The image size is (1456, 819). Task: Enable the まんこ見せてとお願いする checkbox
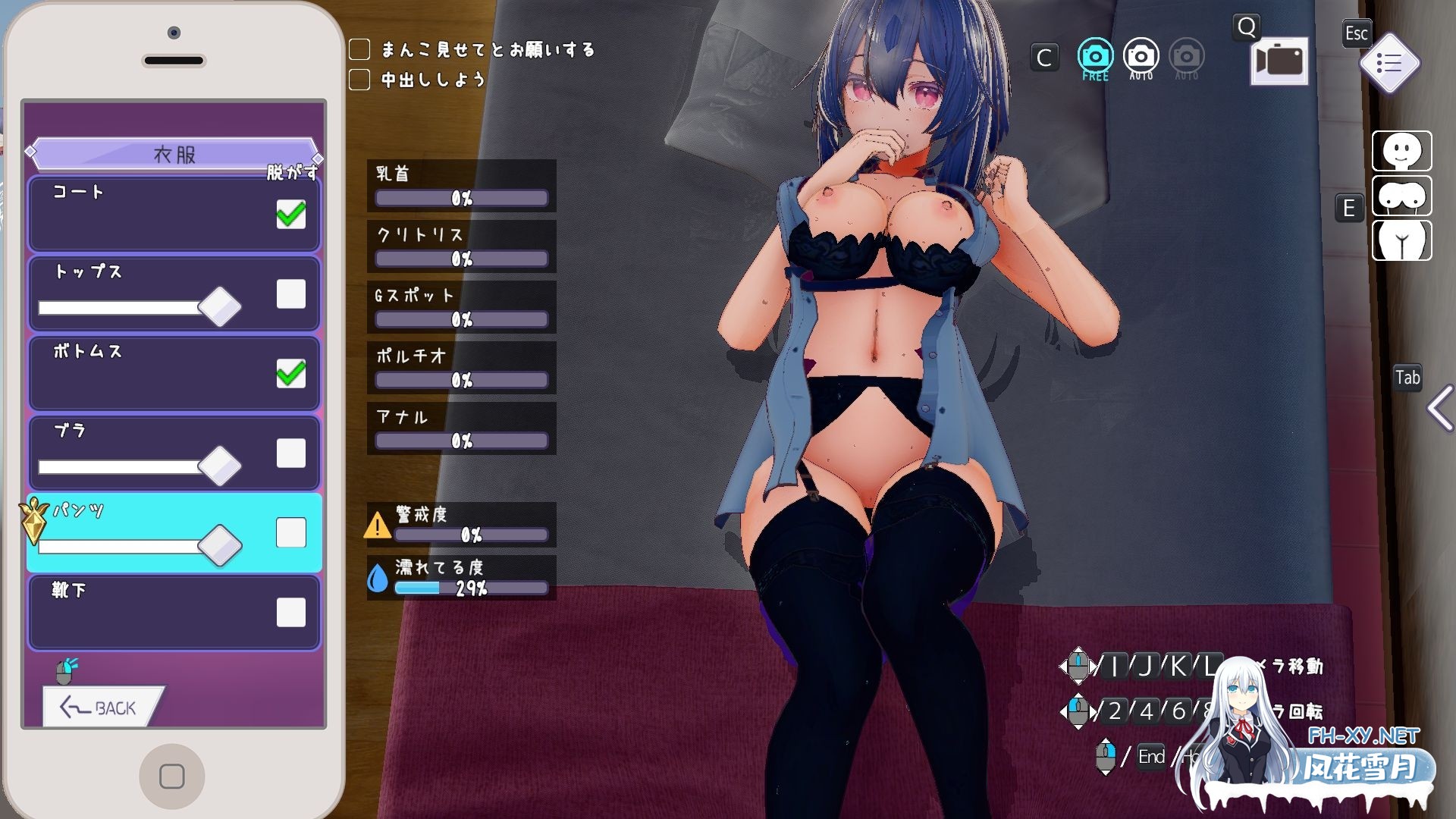(x=359, y=49)
